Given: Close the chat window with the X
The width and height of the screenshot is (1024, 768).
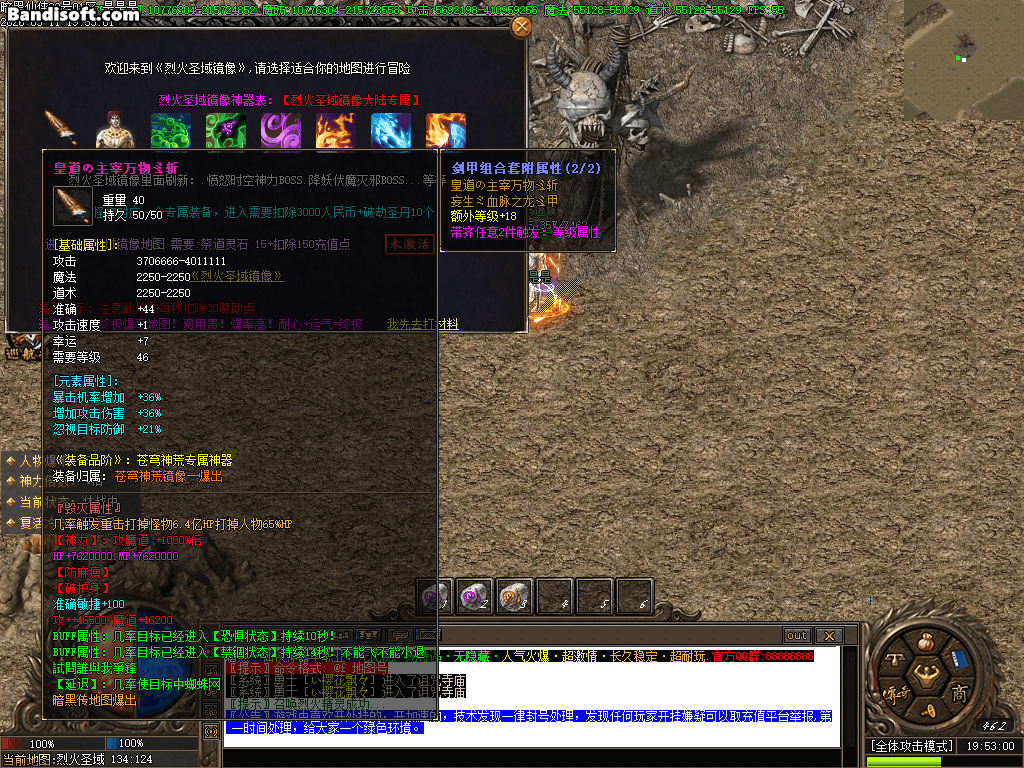Looking at the screenshot, I should pos(828,635).
